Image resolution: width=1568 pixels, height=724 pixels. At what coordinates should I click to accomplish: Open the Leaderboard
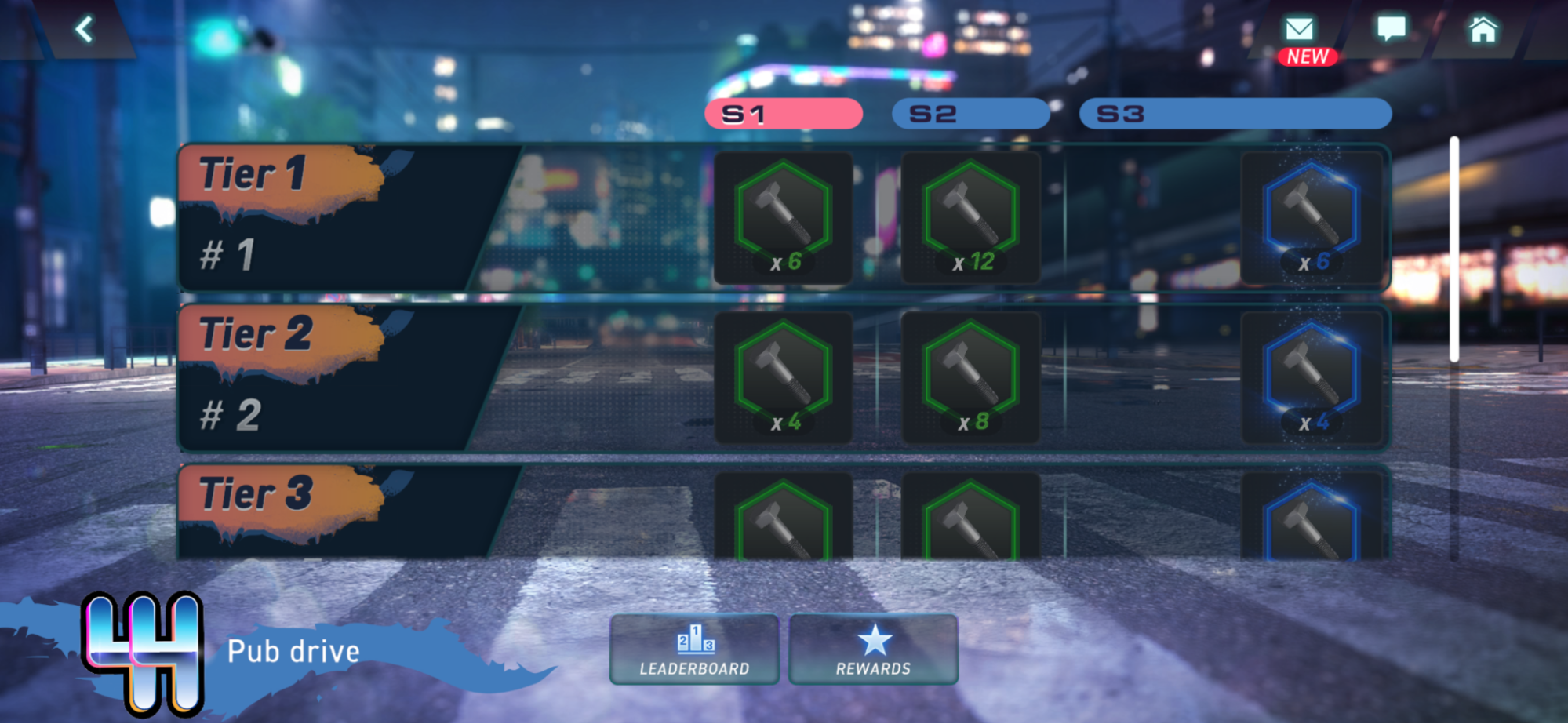click(694, 649)
